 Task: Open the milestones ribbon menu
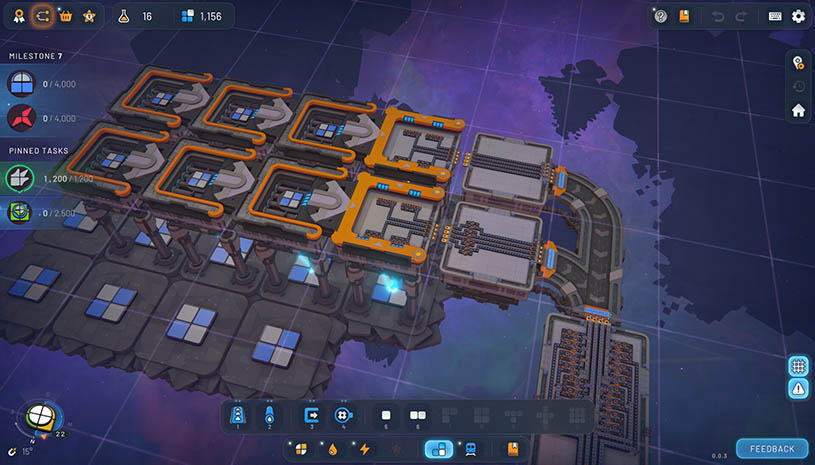[x=18, y=16]
